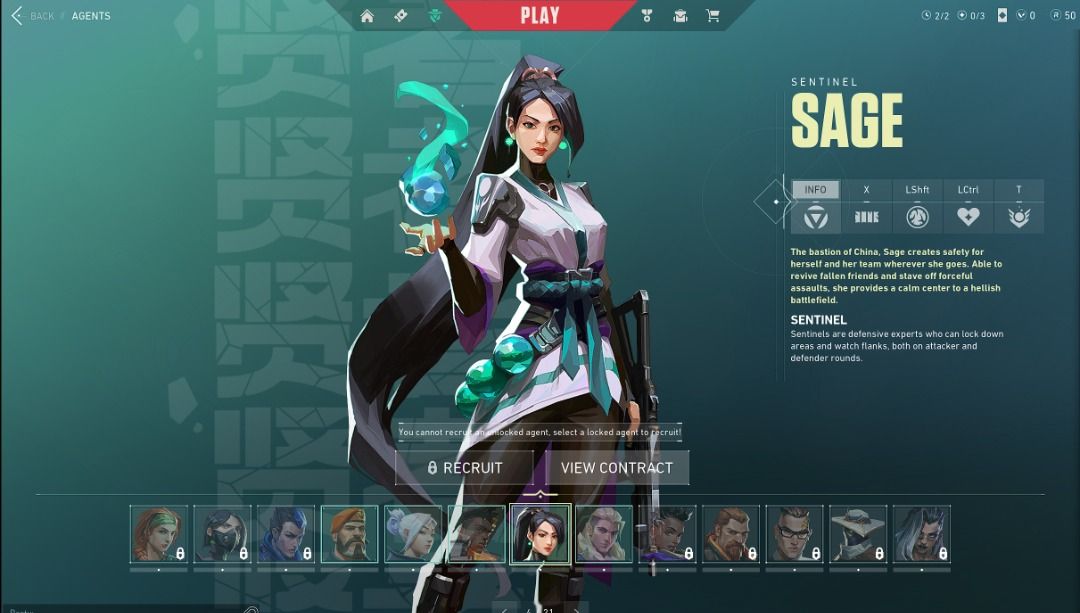Select Sage's portrait in the agent row

point(540,534)
